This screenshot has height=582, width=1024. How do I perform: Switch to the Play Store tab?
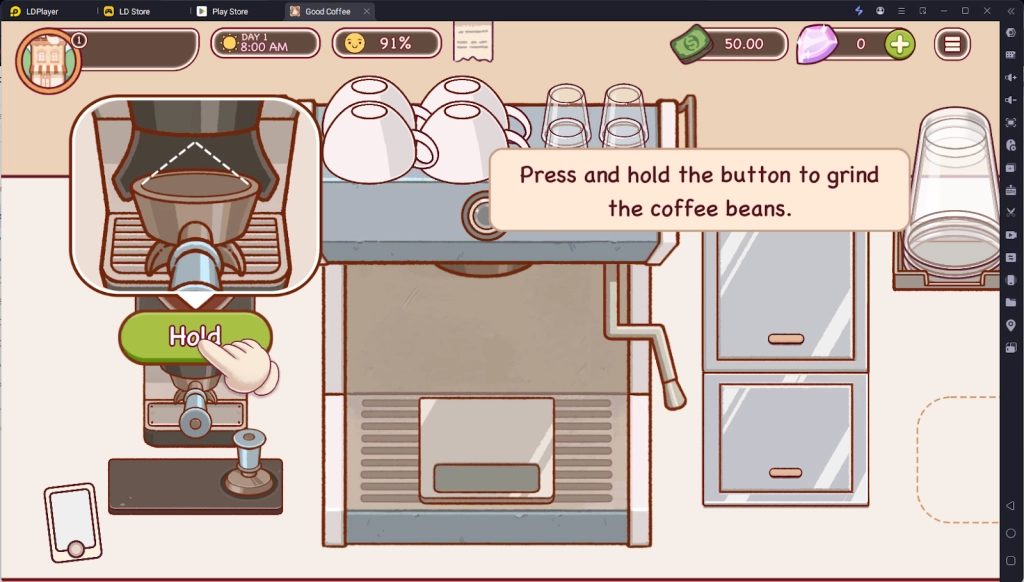tap(229, 11)
